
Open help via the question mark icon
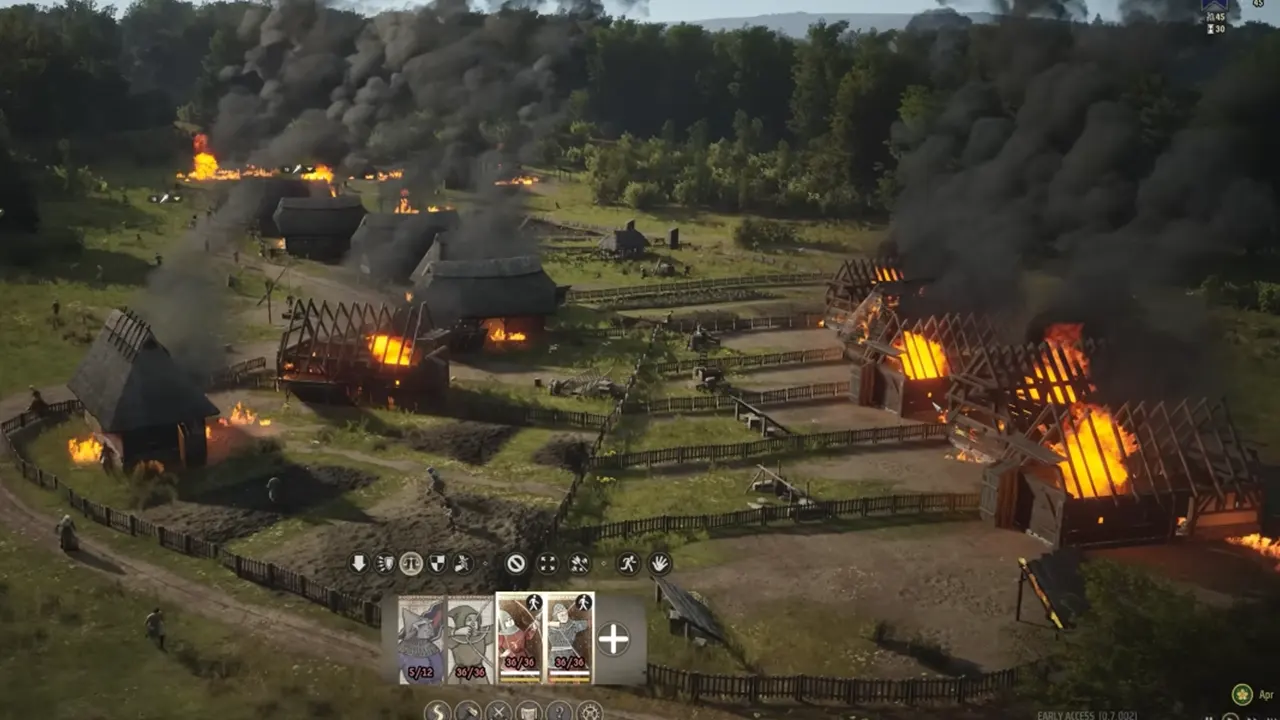560,711
